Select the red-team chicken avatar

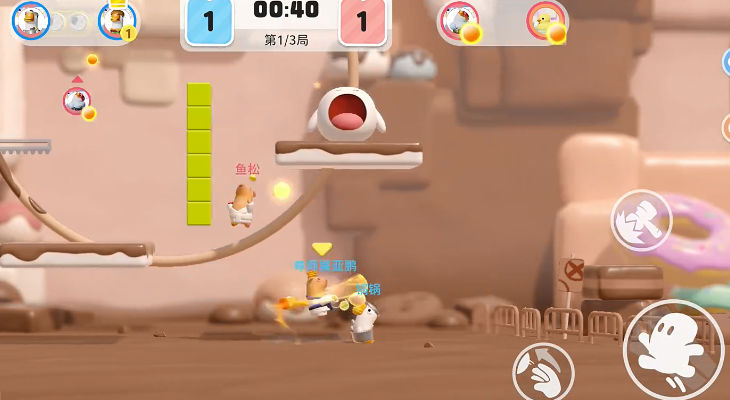(x=459, y=19)
